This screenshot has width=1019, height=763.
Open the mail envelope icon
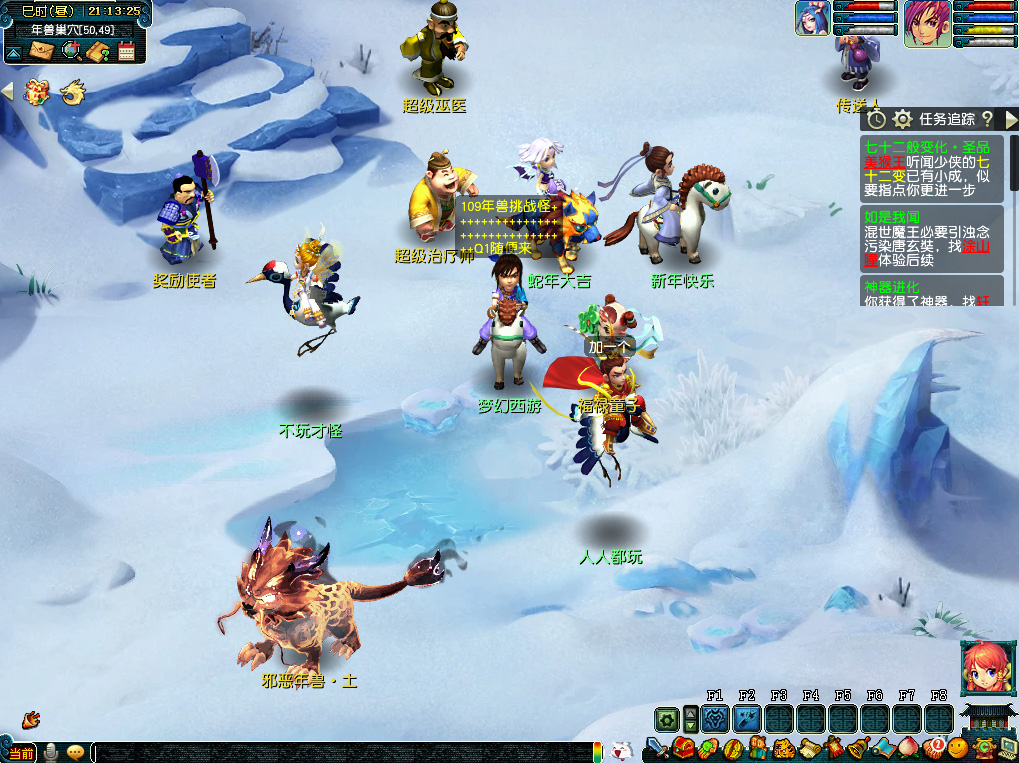click(41, 51)
